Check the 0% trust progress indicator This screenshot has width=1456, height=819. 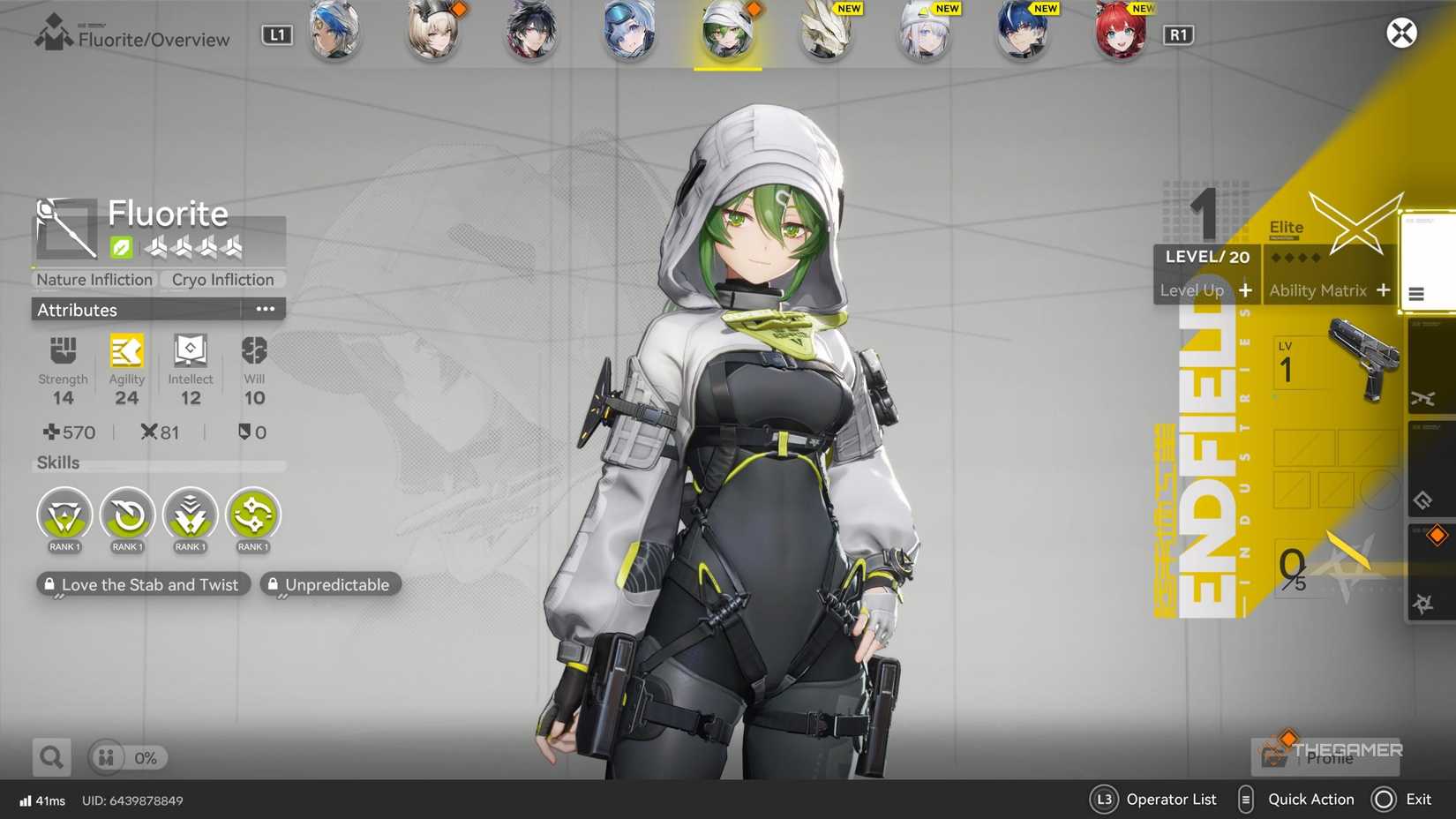[127, 757]
